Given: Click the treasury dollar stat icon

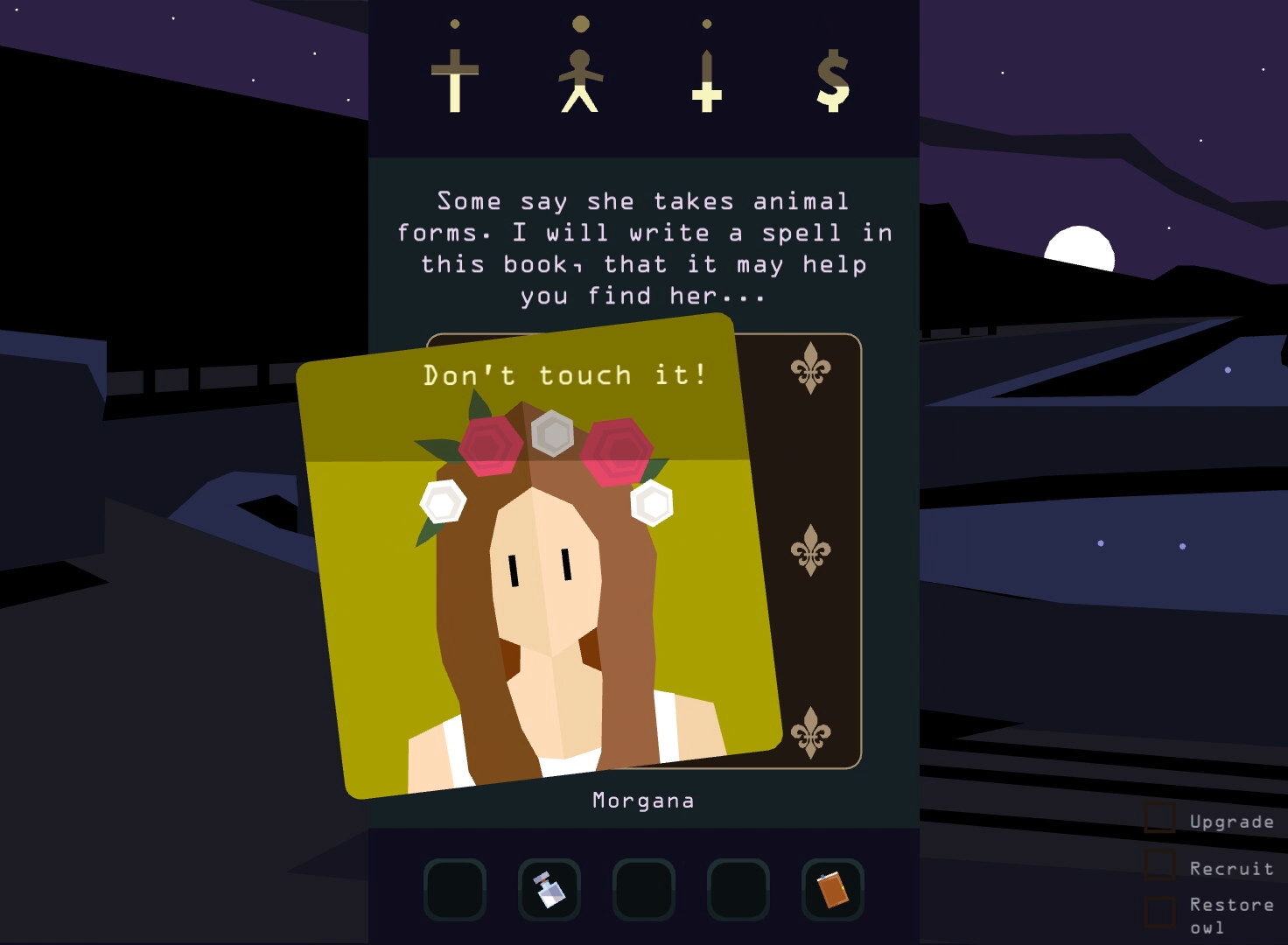Looking at the screenshot, I should pyautogui.click(x=832, y=80).
